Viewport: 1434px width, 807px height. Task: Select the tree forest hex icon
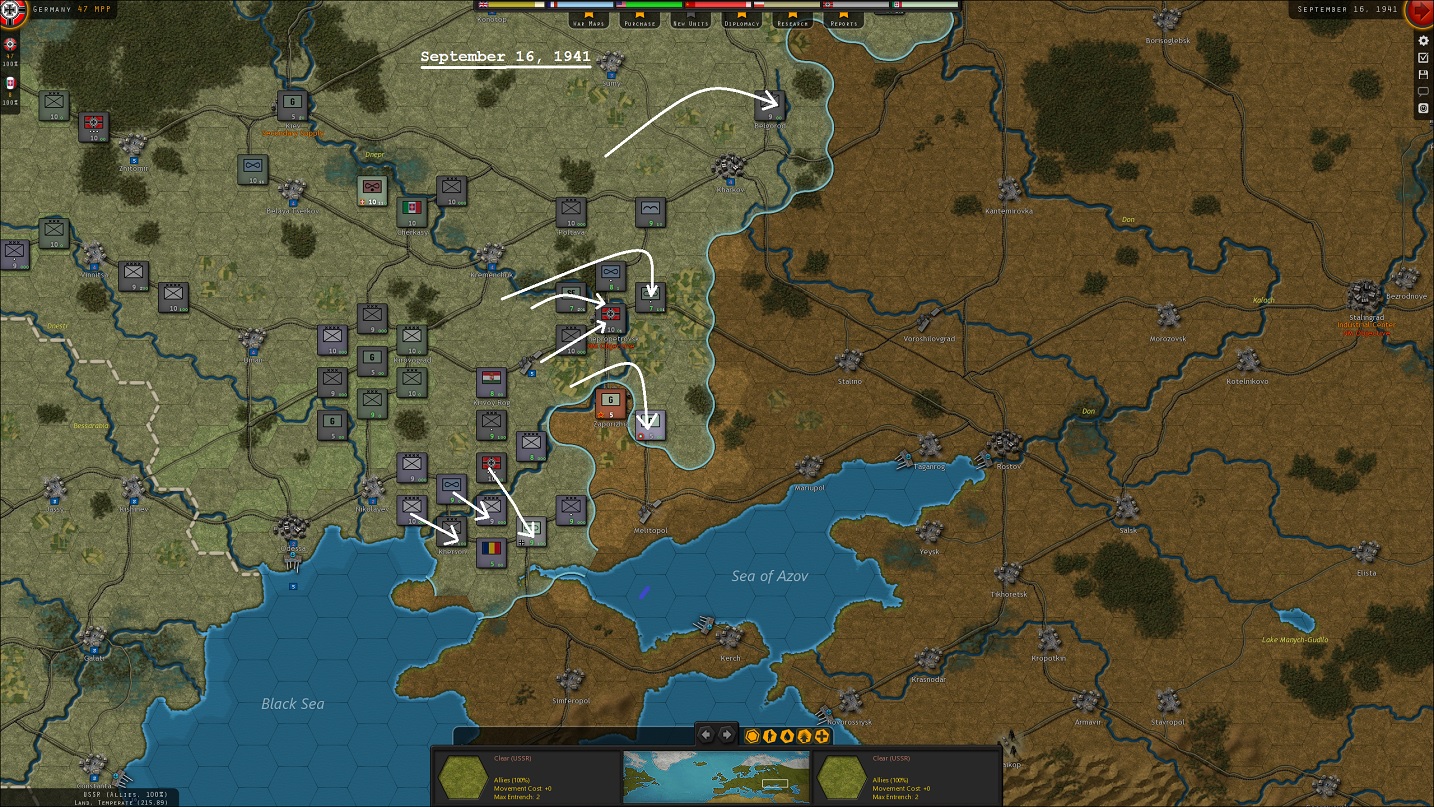(804, 735)
